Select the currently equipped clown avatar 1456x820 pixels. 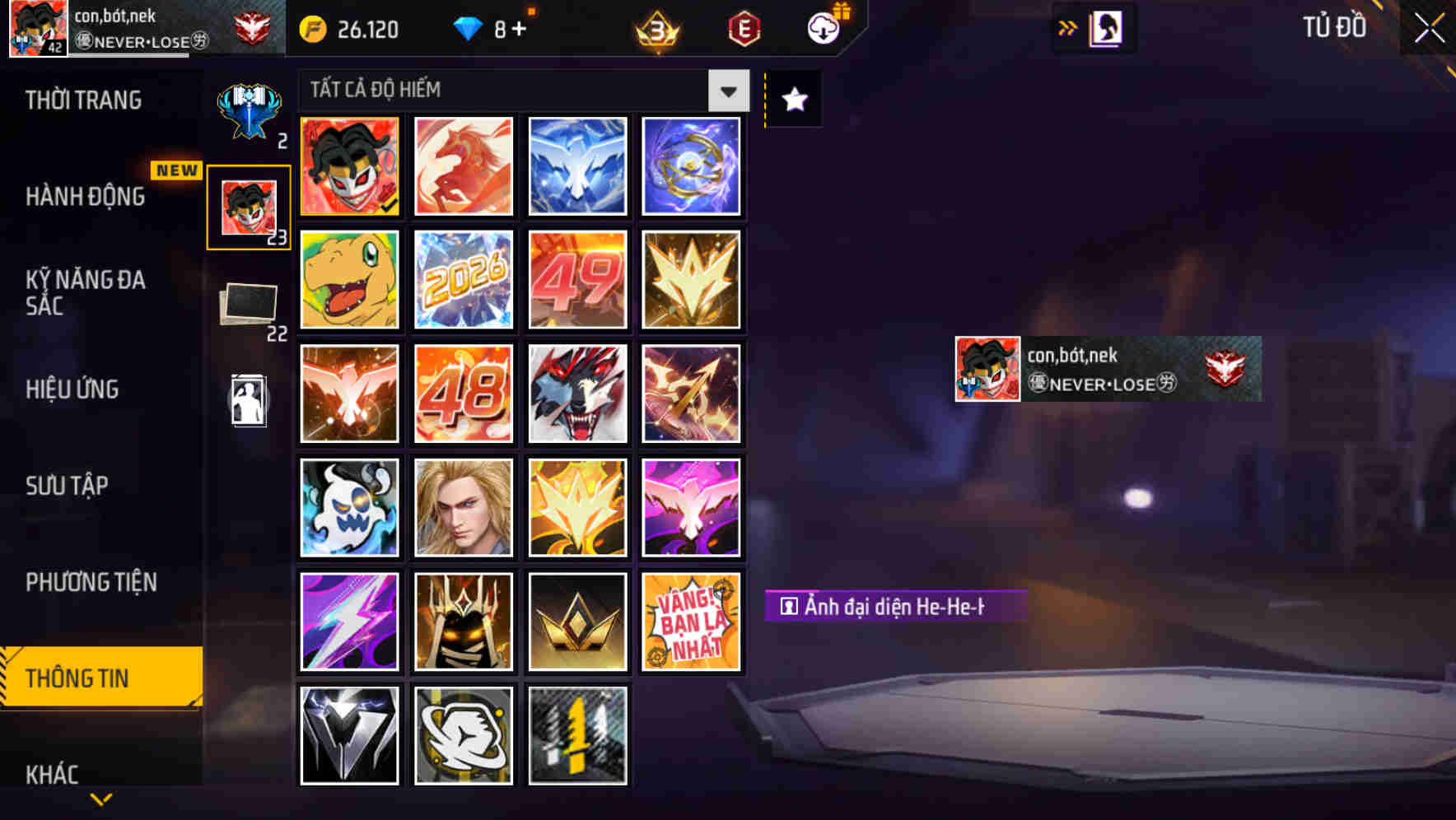point(348,167)
